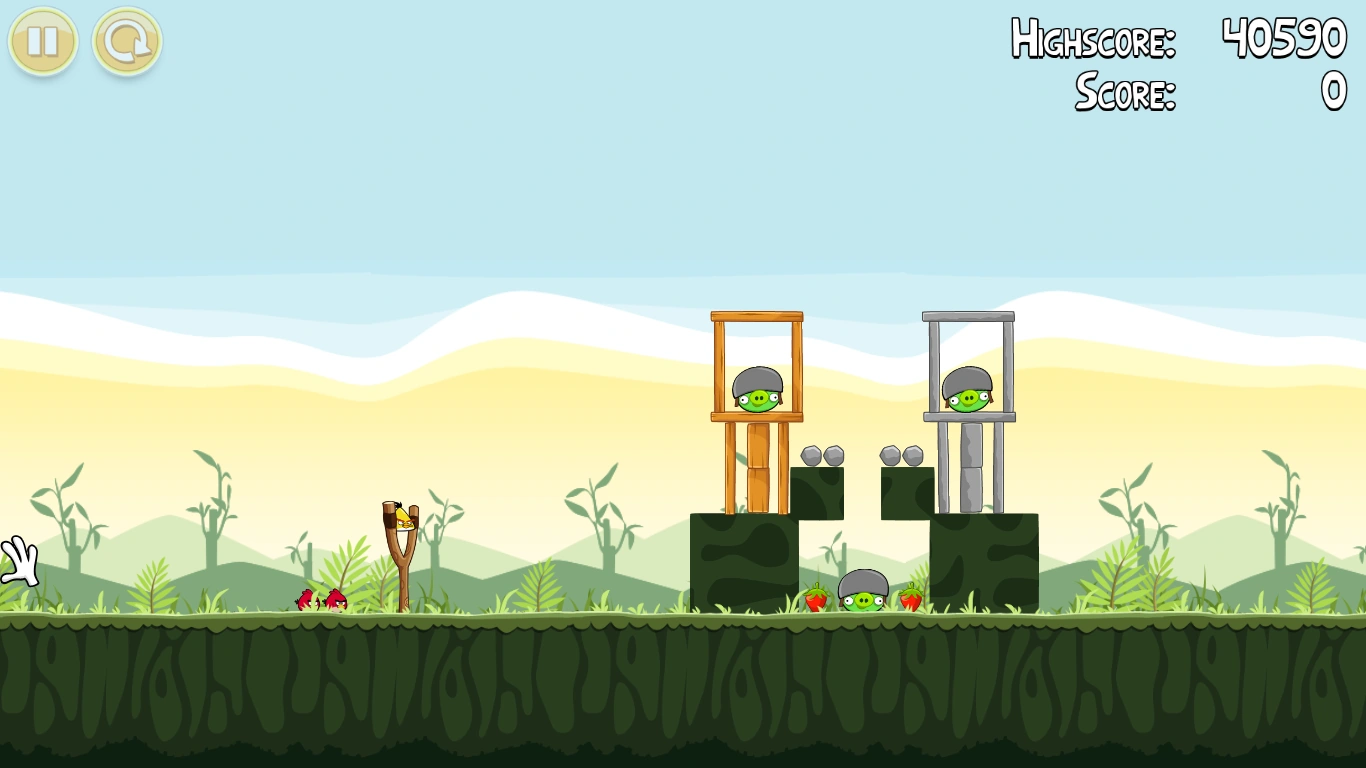Click the helmeted pig on the ground
The image size is (1366, 768).
(862, 591)
